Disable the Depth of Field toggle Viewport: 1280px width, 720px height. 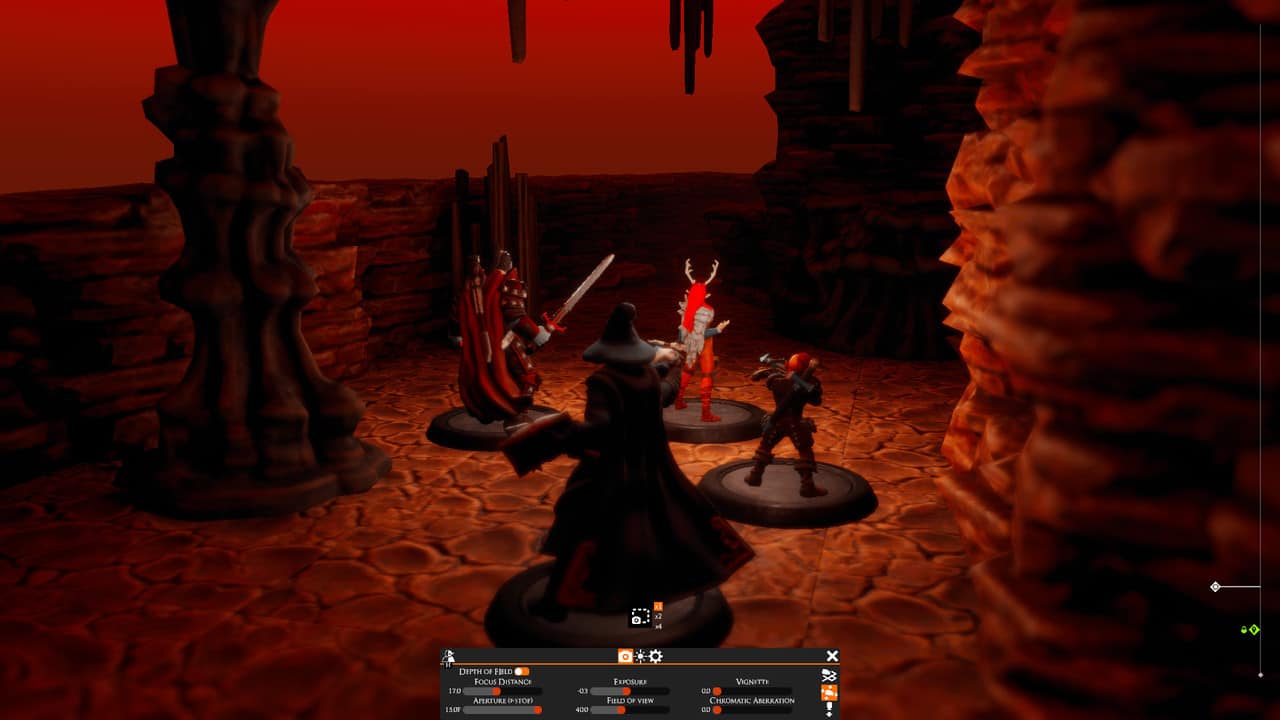click(522, 671)
